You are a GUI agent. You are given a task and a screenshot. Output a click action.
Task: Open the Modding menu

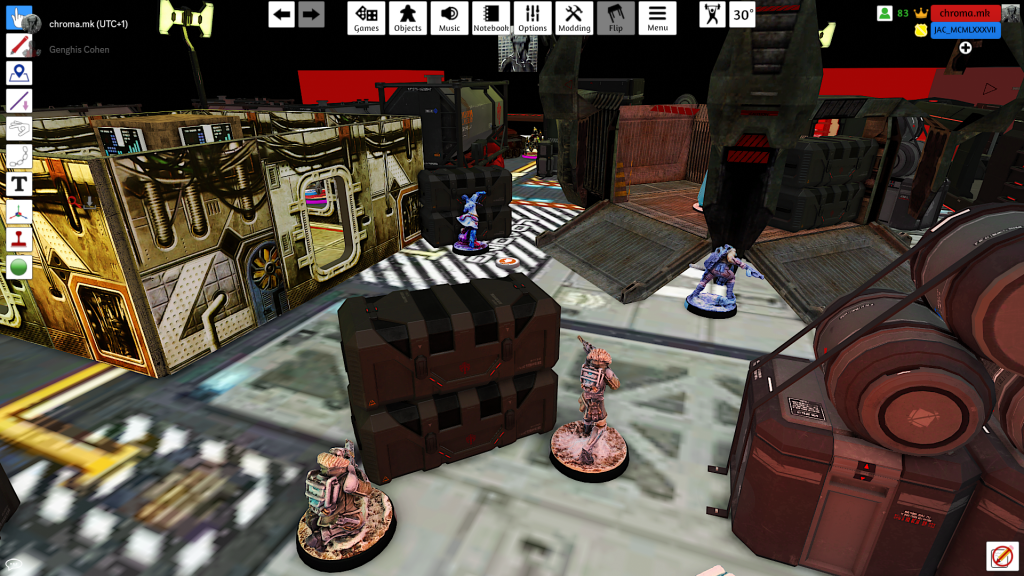click(574, 17)
